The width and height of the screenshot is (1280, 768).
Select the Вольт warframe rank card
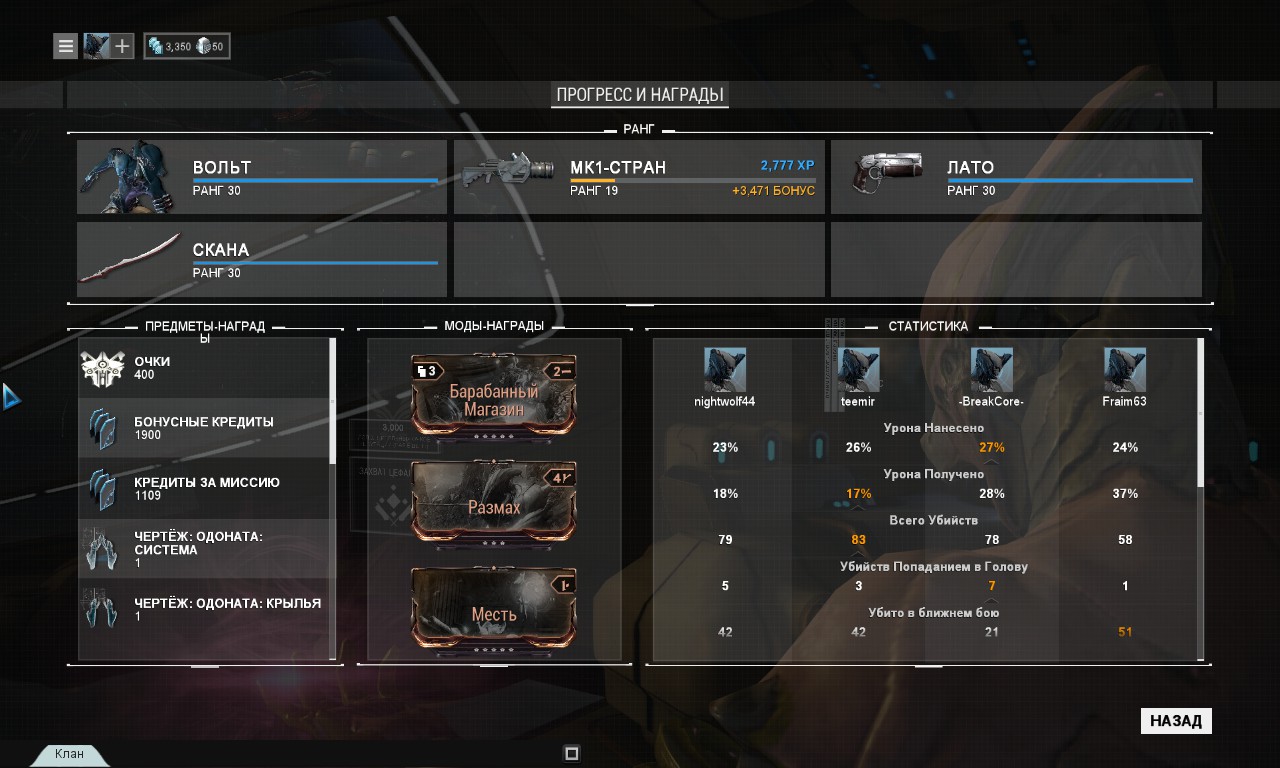coord(262,177)
